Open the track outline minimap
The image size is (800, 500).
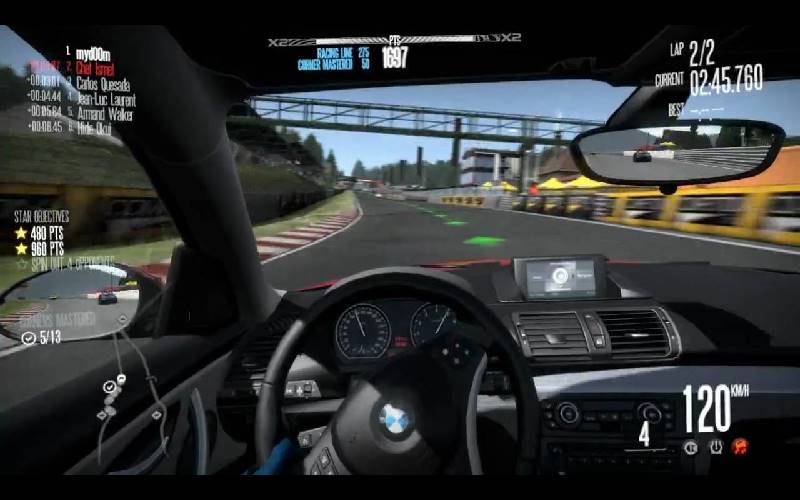[x=131, y=388]
